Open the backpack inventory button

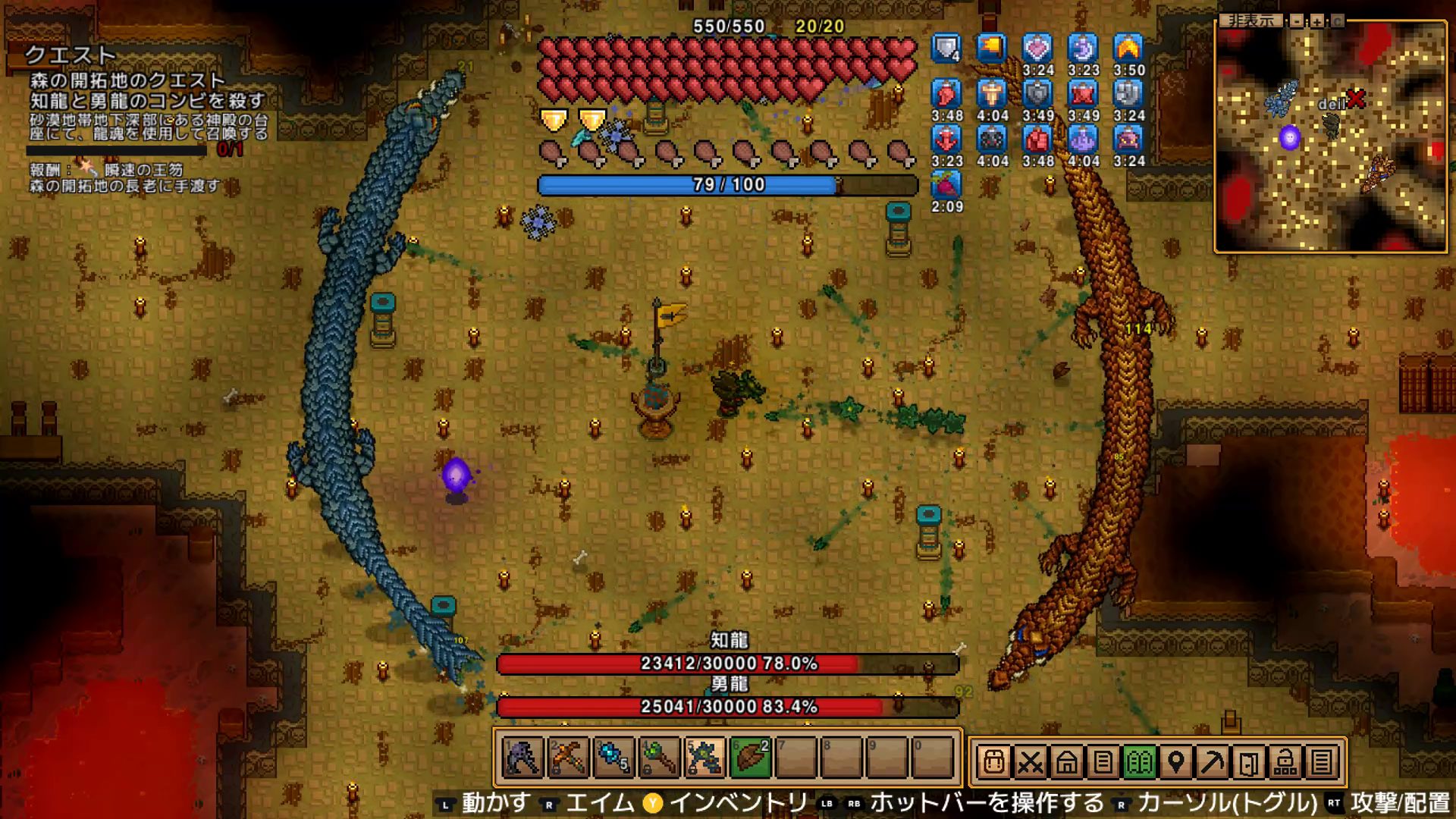pyautogui.click(x=993, y=761)
